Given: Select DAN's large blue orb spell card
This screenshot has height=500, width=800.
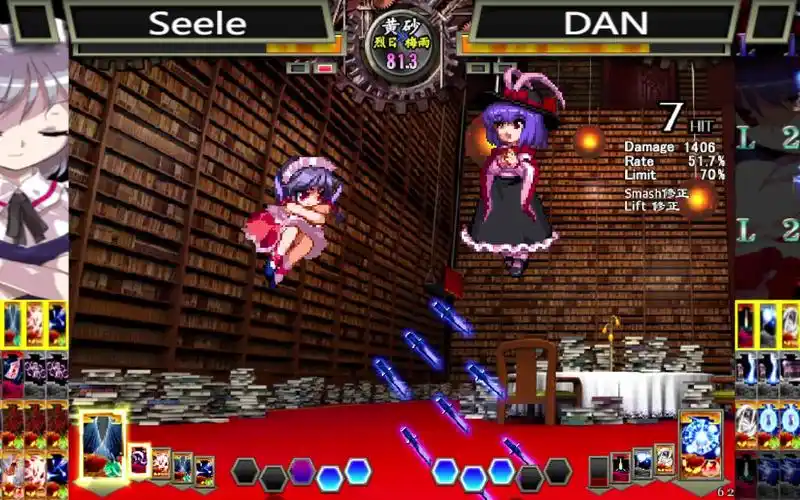Looking at the screenshot, I should [700, 445].
